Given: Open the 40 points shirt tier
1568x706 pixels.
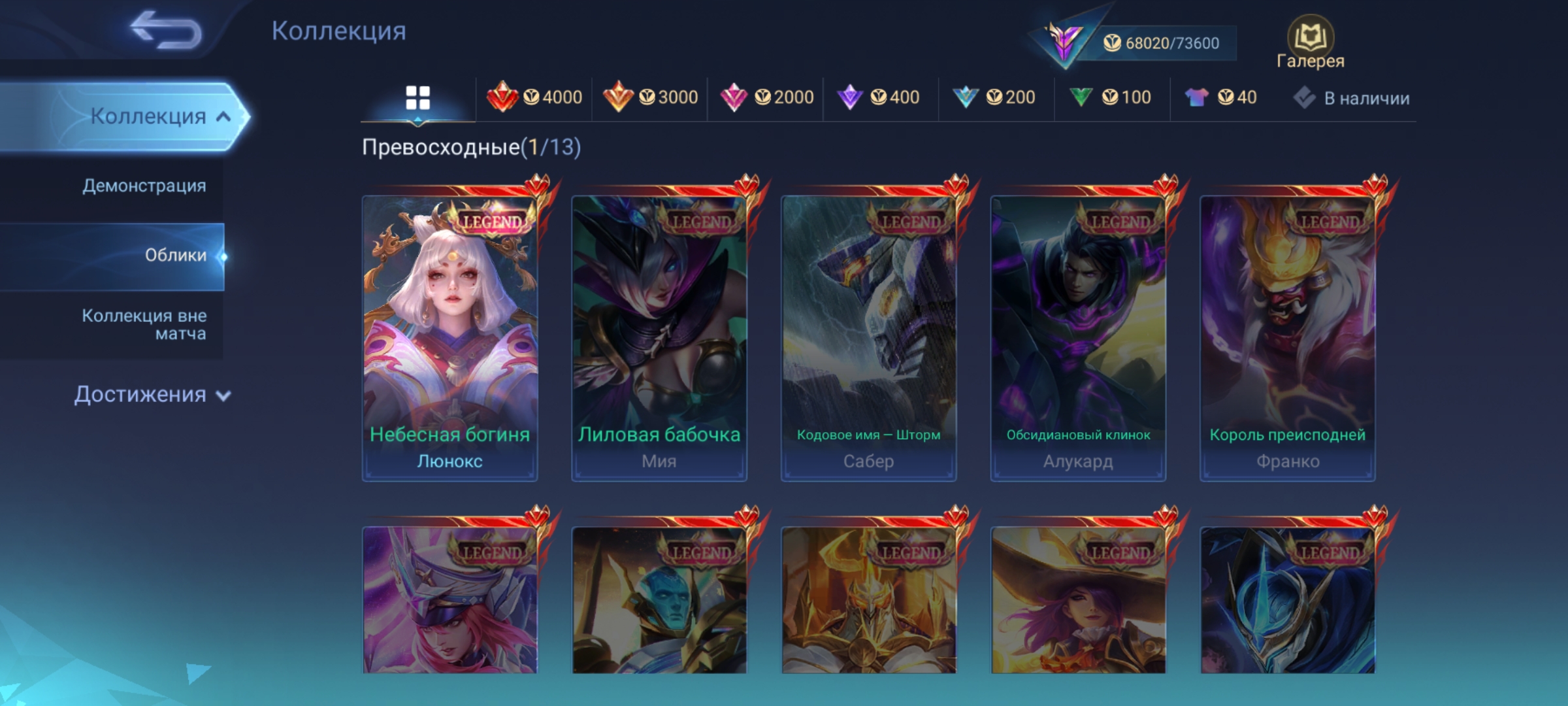Looking at the screenshot, I should pyautogui.click(x=1220, y=97).
